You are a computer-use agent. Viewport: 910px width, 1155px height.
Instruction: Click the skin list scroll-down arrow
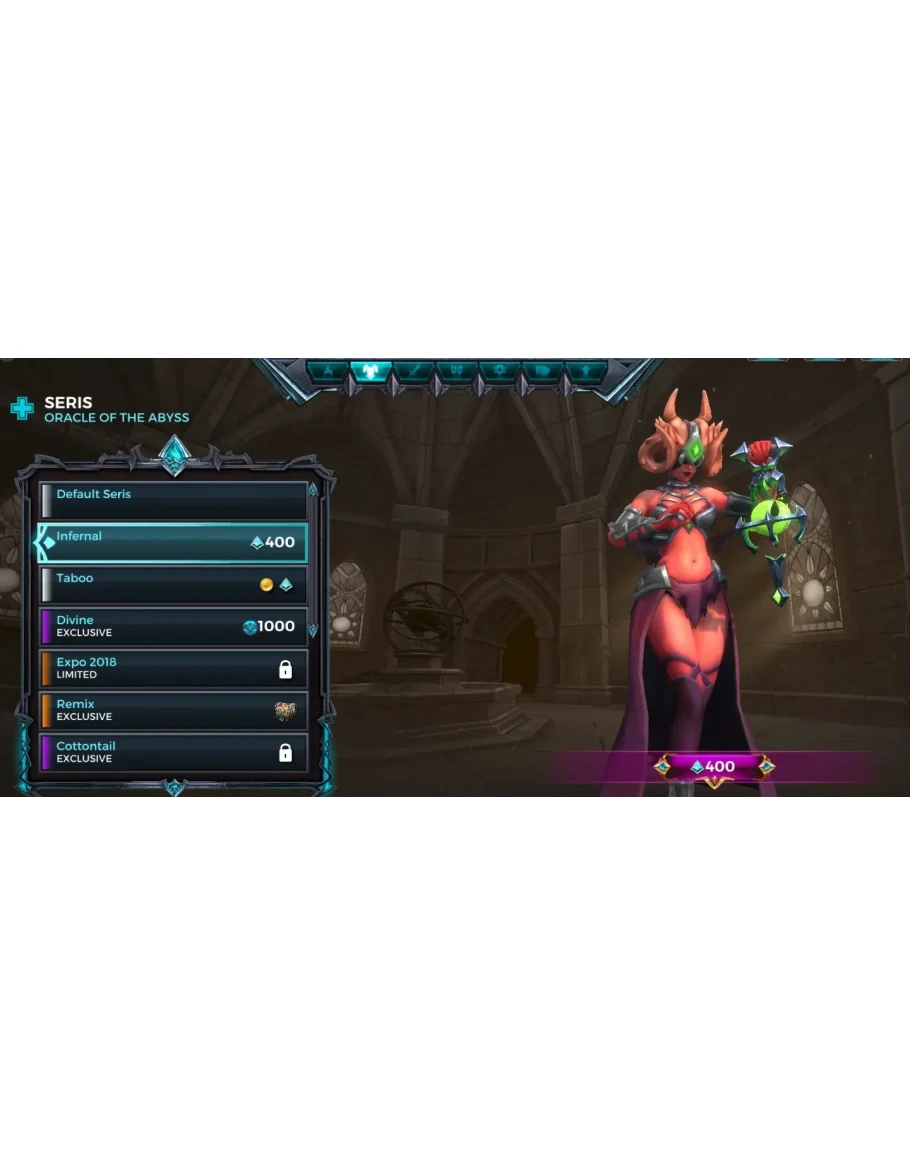point(313,630)
